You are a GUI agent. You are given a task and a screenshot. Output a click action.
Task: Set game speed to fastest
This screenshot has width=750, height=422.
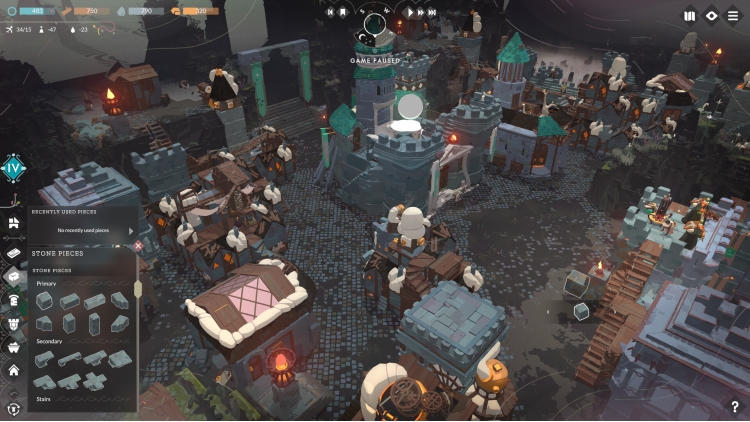tap(432, 13)
